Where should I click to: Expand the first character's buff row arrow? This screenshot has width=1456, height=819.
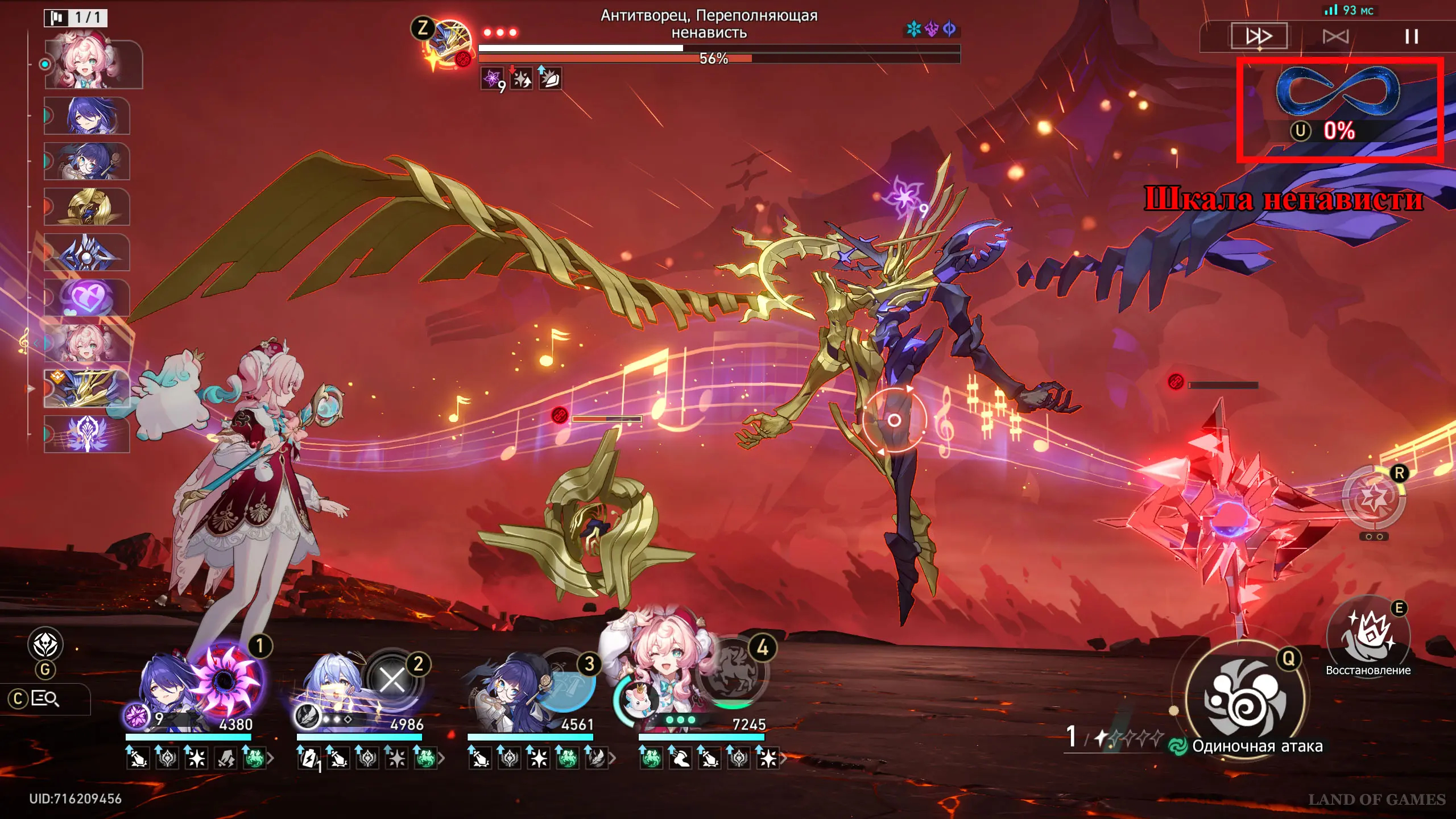pyautogui.click(x=271, y=758)
